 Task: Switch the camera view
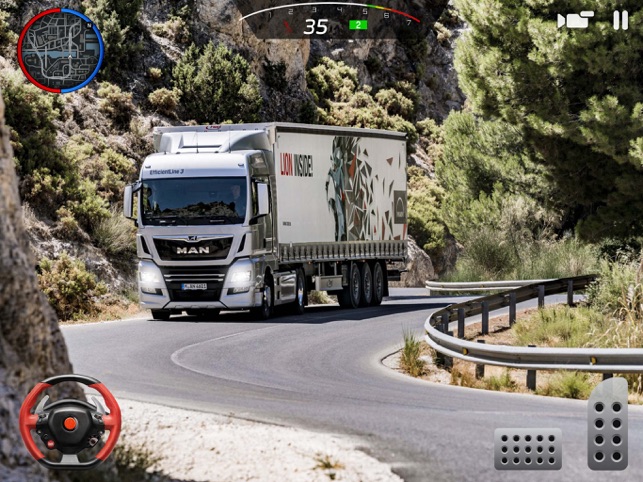(x=575, y=20)
